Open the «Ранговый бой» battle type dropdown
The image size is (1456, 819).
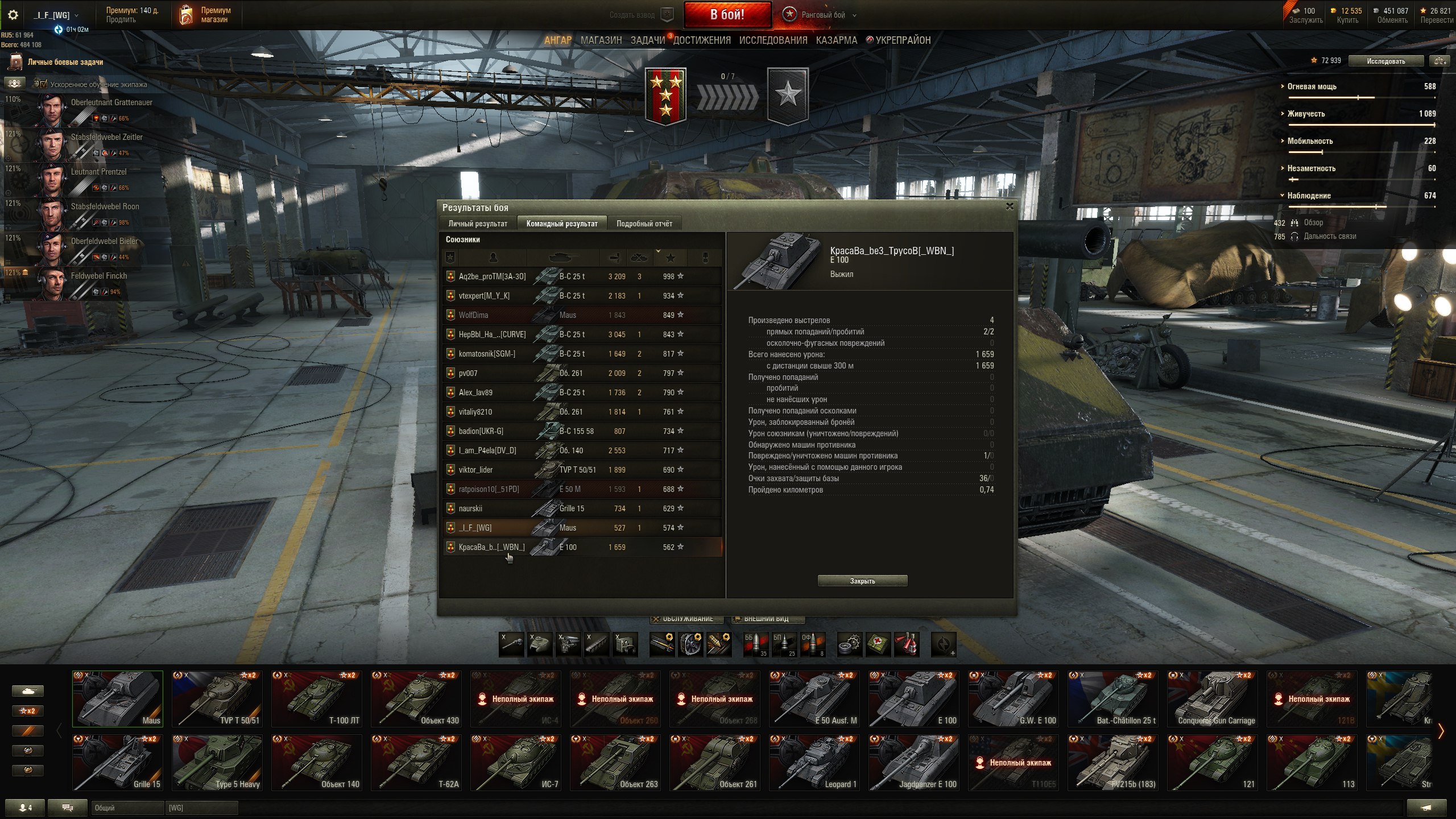[x=822, y=15]
